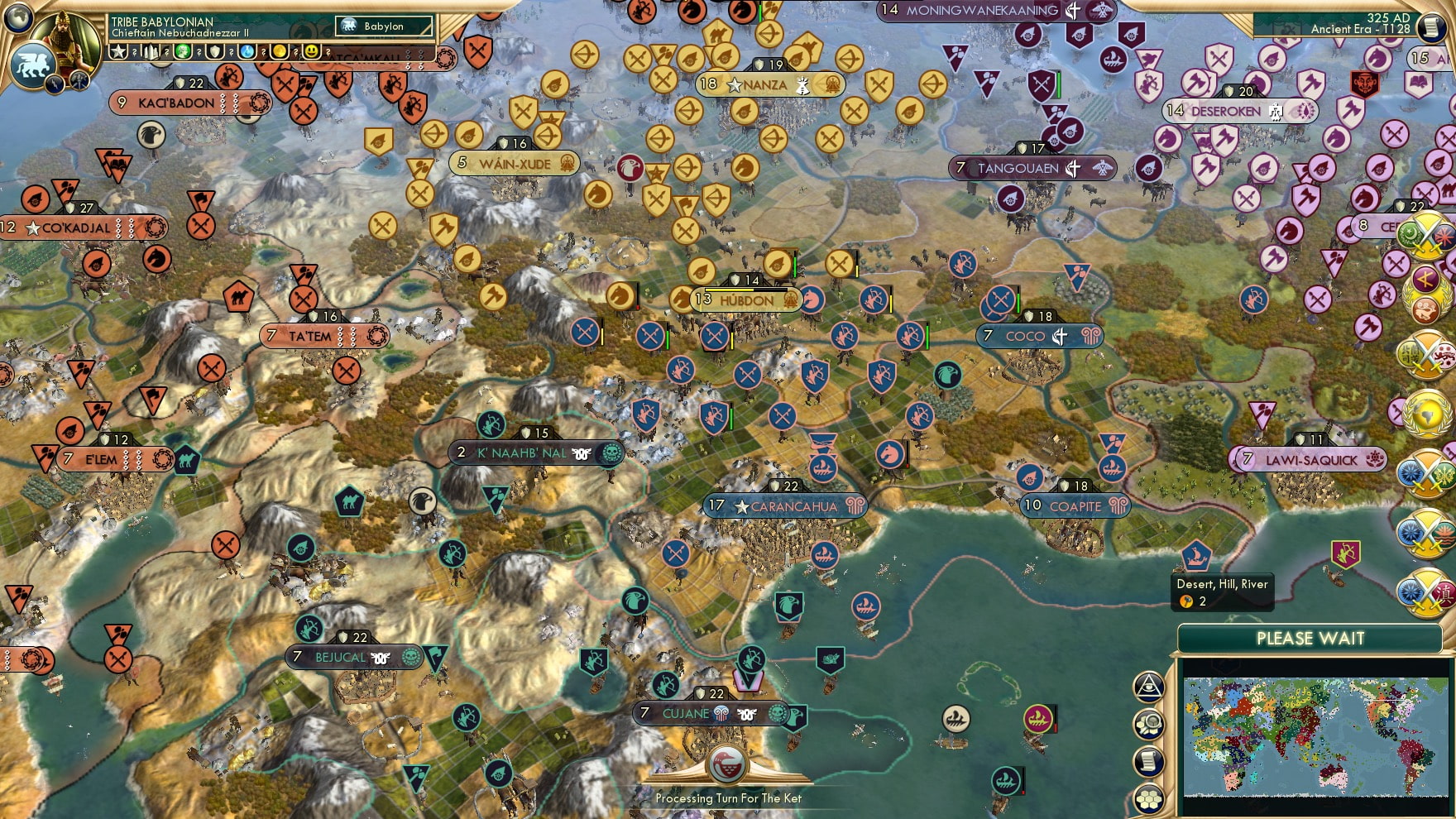Open espionage overview via the eye pyramid icon
1456x819 pixels.
tap(1148, 687)
